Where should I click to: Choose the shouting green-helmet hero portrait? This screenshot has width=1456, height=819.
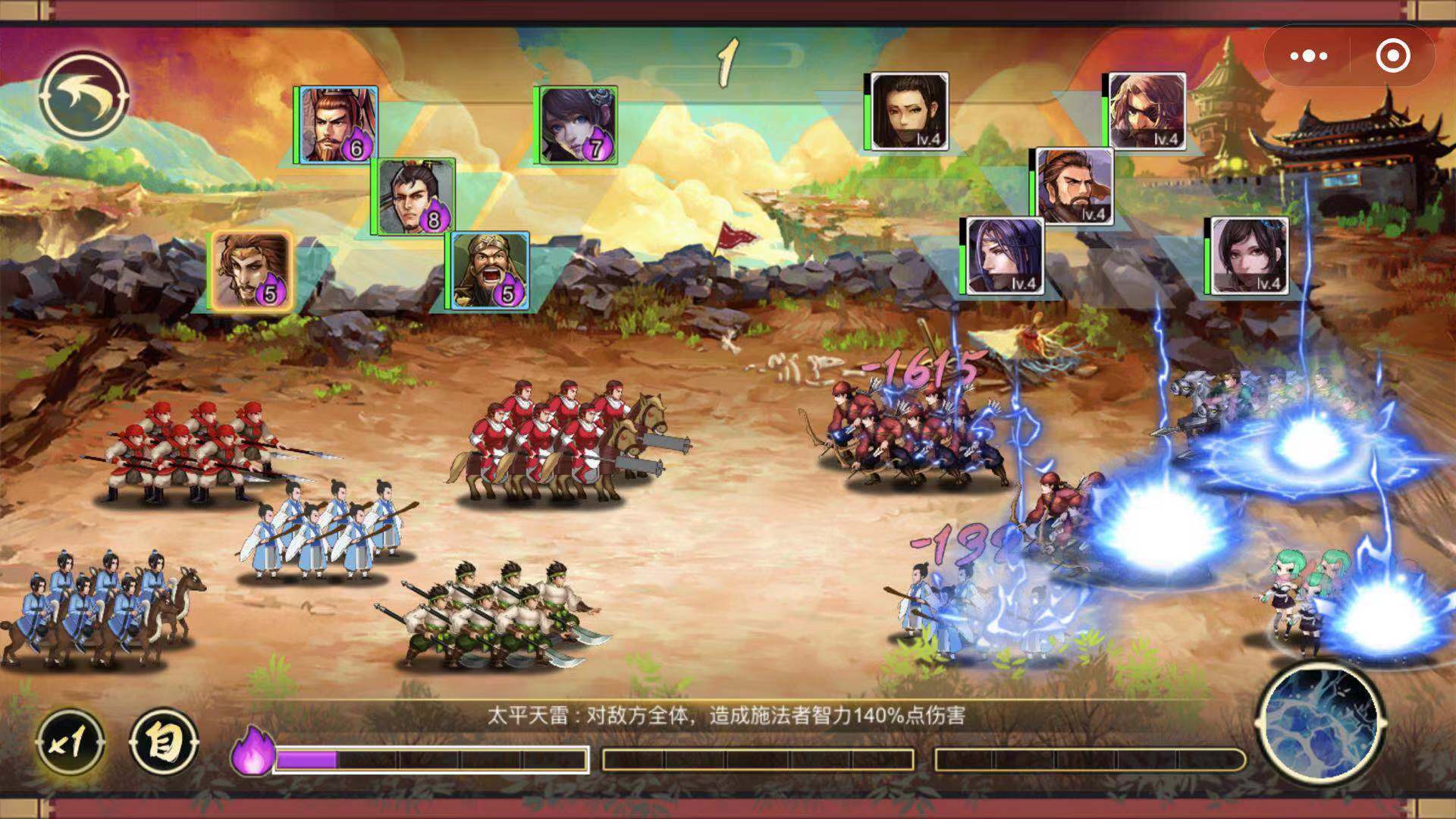[x=490, y=271]
